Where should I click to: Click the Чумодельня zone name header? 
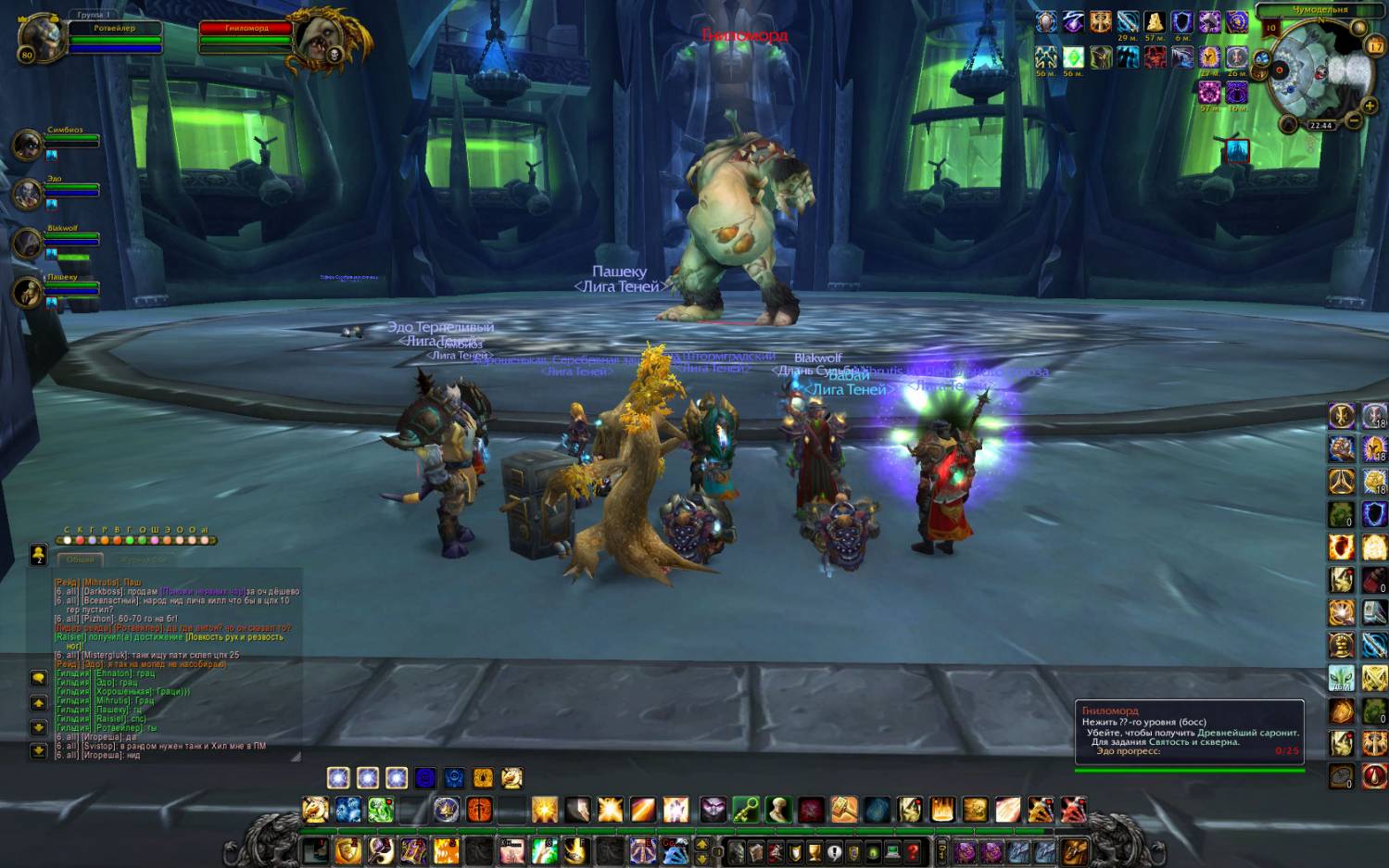pyautogui.click(x=1320, y=9)
